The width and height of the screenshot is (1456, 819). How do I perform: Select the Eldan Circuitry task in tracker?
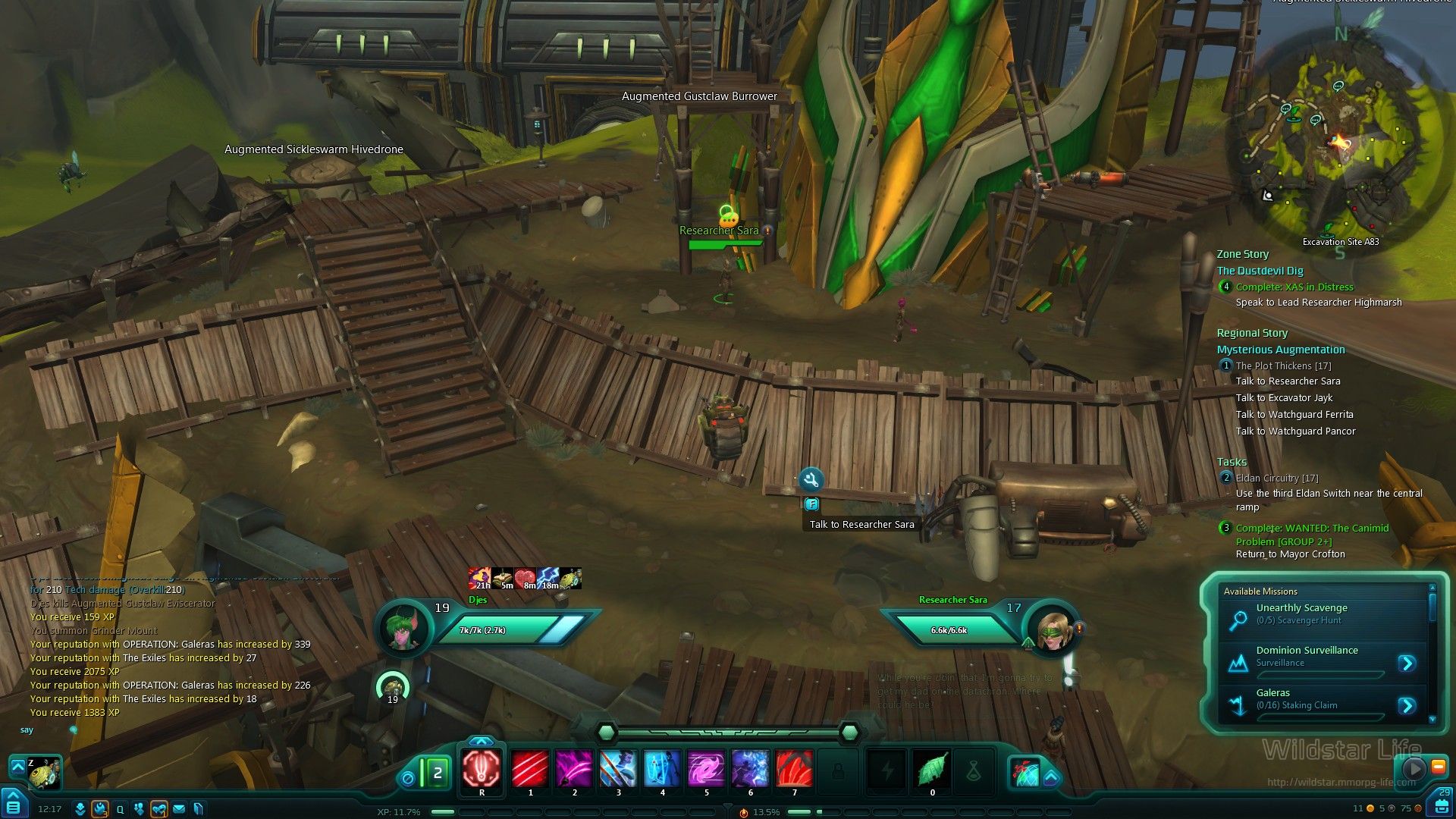(1276, 478)
